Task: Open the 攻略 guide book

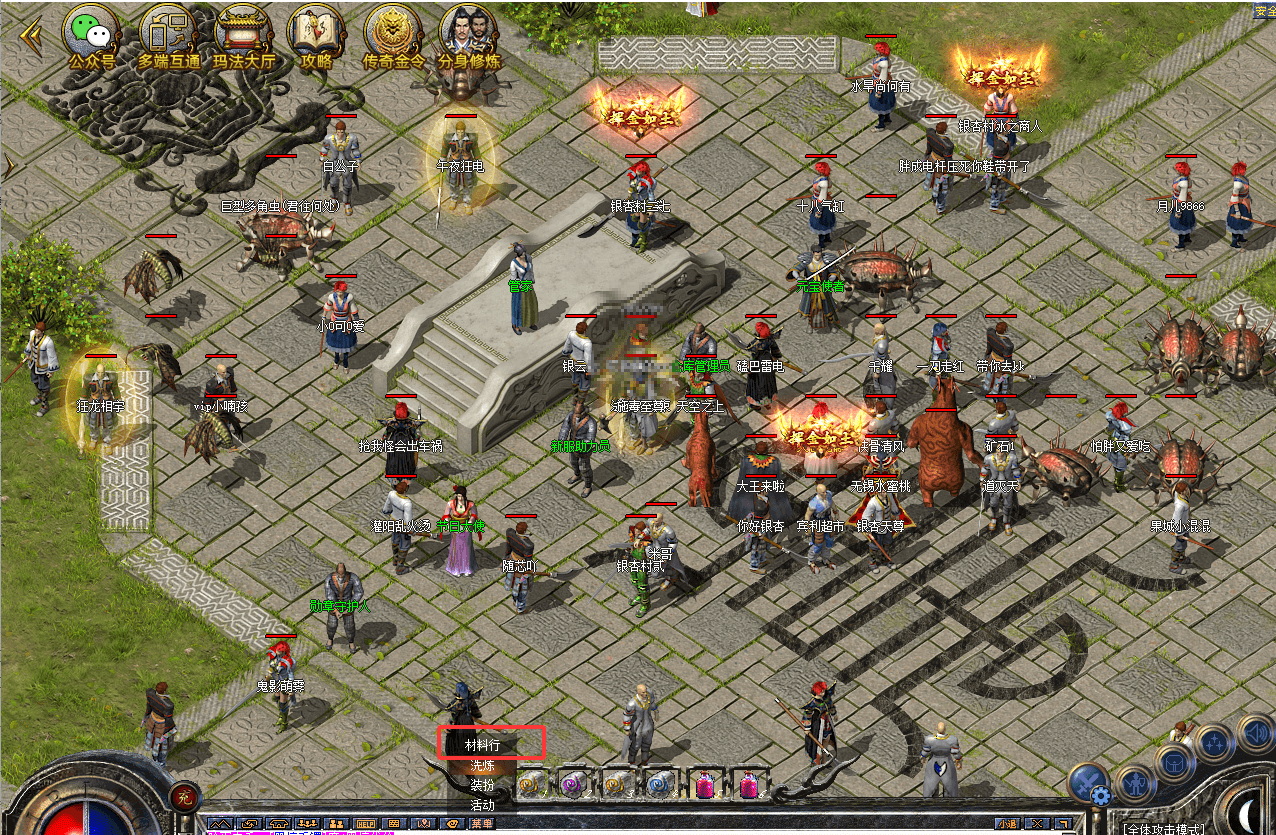Action: pyautogui.click(x=316, y=34)
